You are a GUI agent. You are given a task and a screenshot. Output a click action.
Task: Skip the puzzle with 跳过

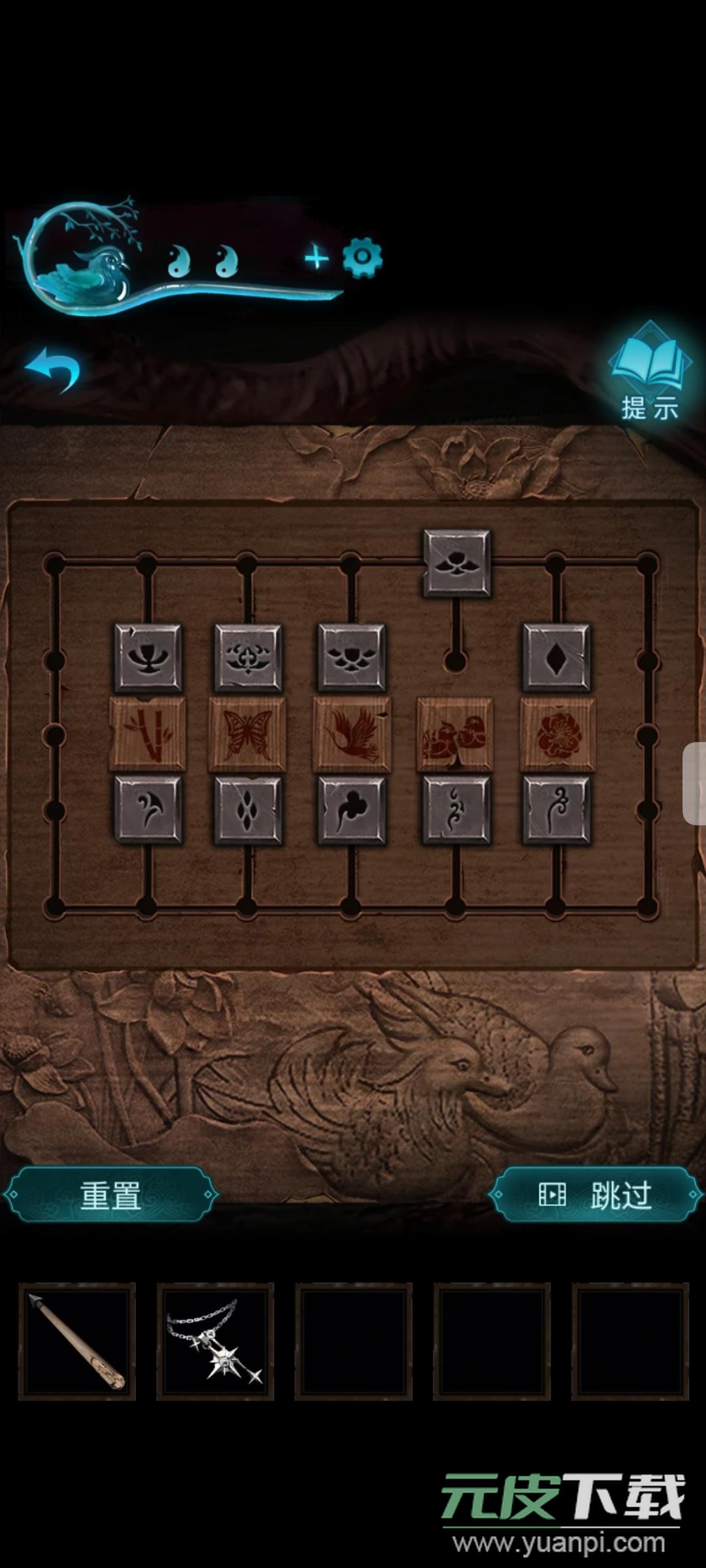[x=595, y=1195]
